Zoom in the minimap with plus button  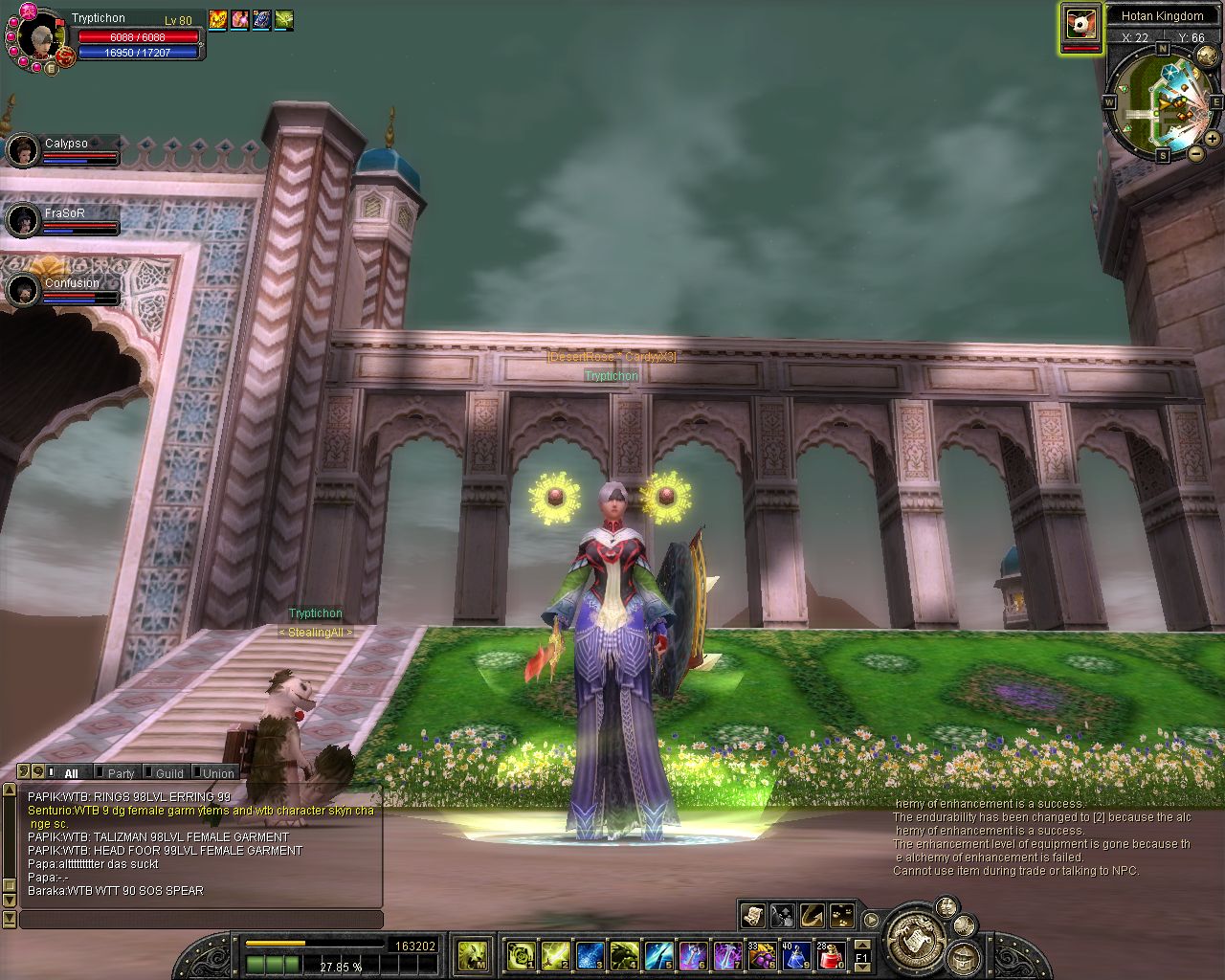coord(1213,139)
